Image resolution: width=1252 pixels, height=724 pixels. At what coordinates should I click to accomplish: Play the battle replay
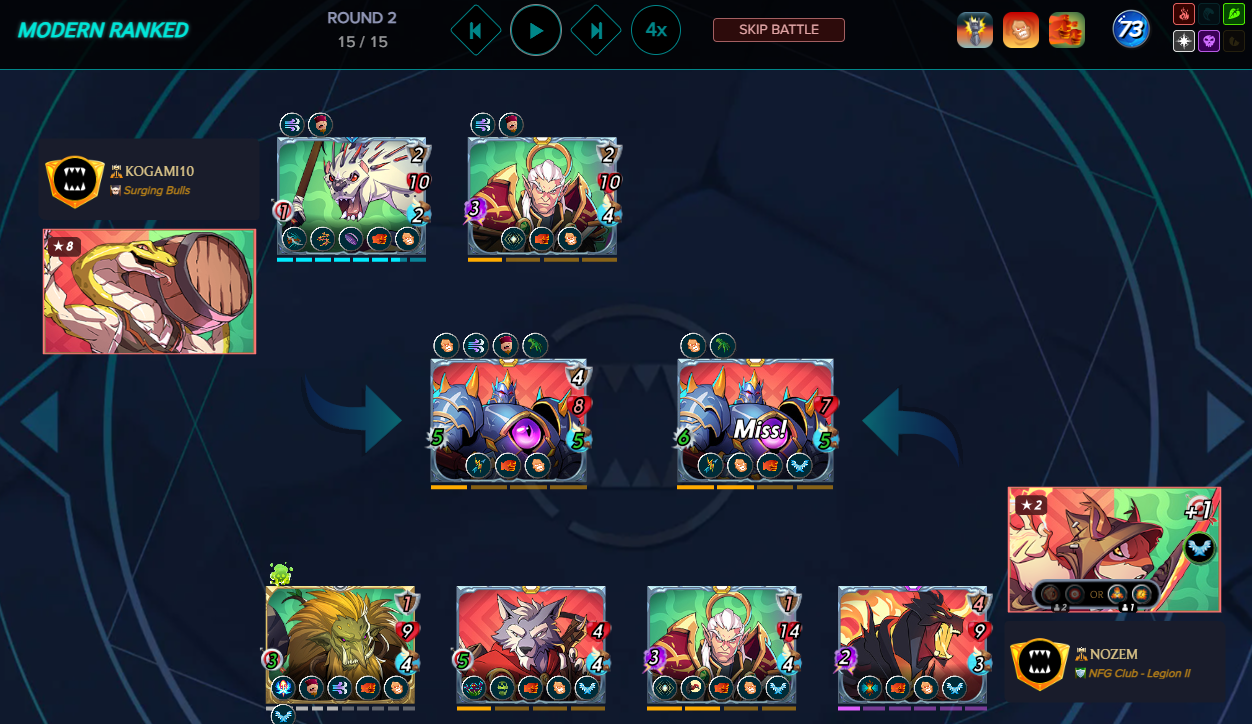point(536,31)
